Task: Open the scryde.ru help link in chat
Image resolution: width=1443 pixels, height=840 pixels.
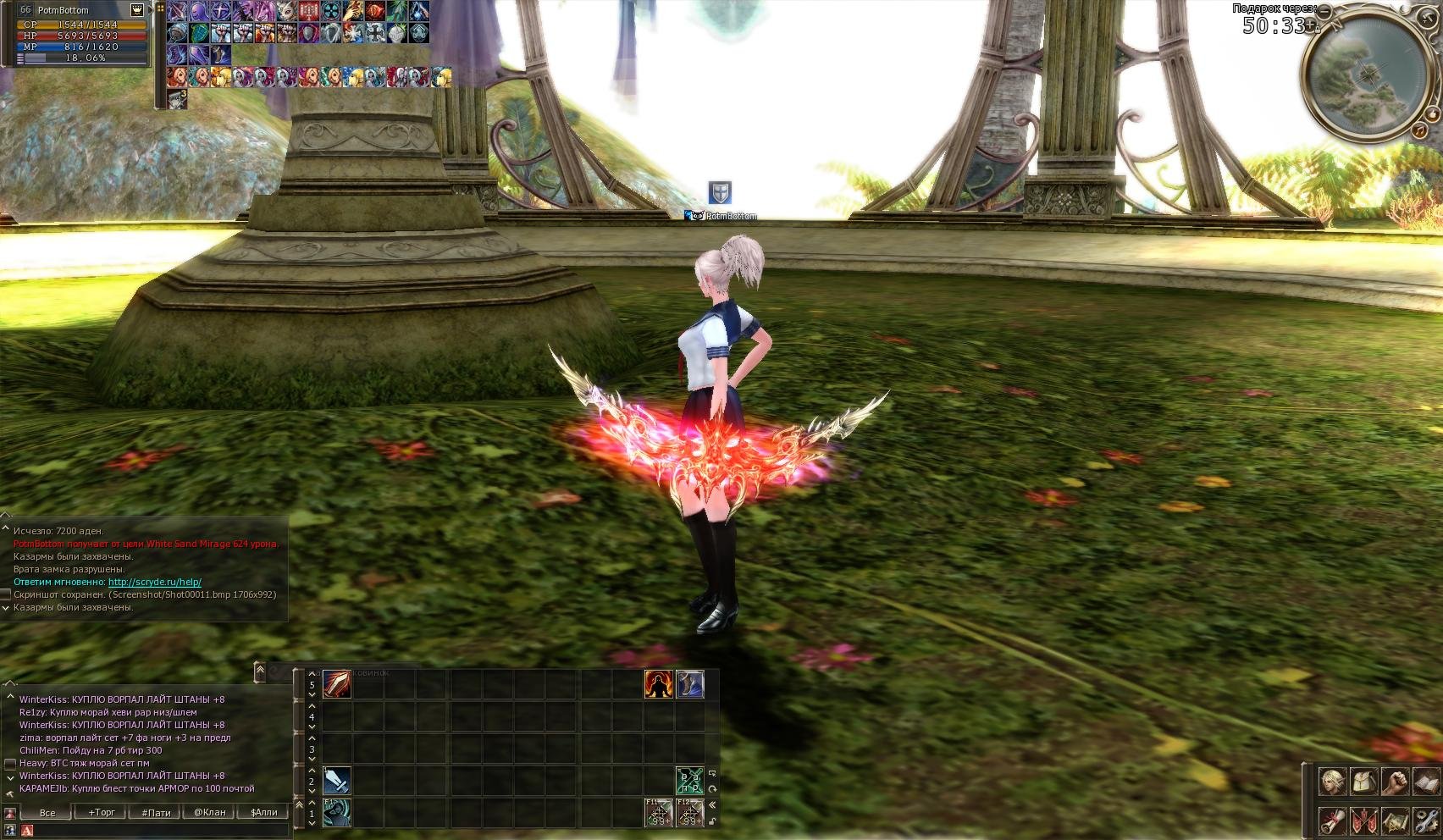Action: pos(154,582)
